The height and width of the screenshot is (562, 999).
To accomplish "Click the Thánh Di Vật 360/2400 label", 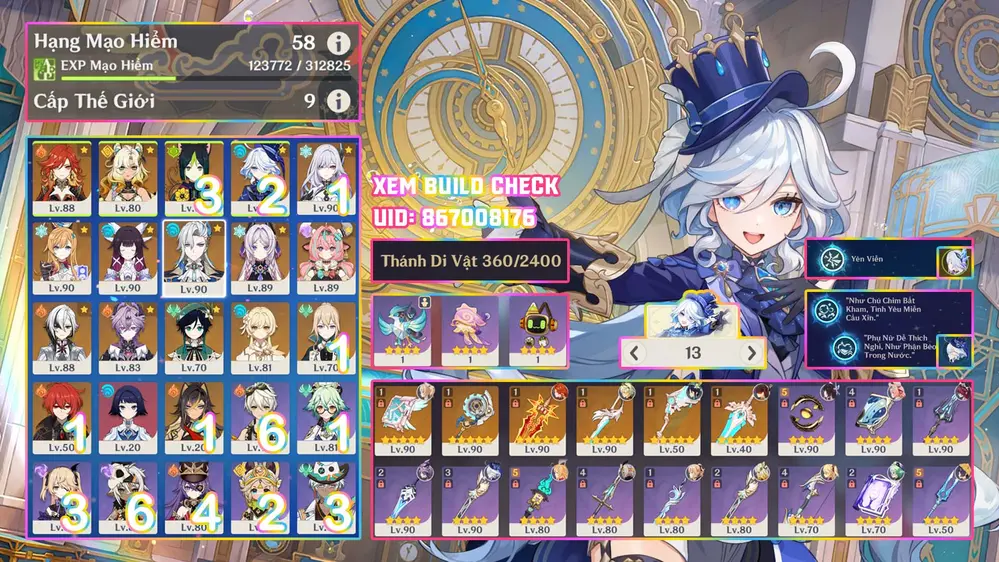I will tap(469, 263).
